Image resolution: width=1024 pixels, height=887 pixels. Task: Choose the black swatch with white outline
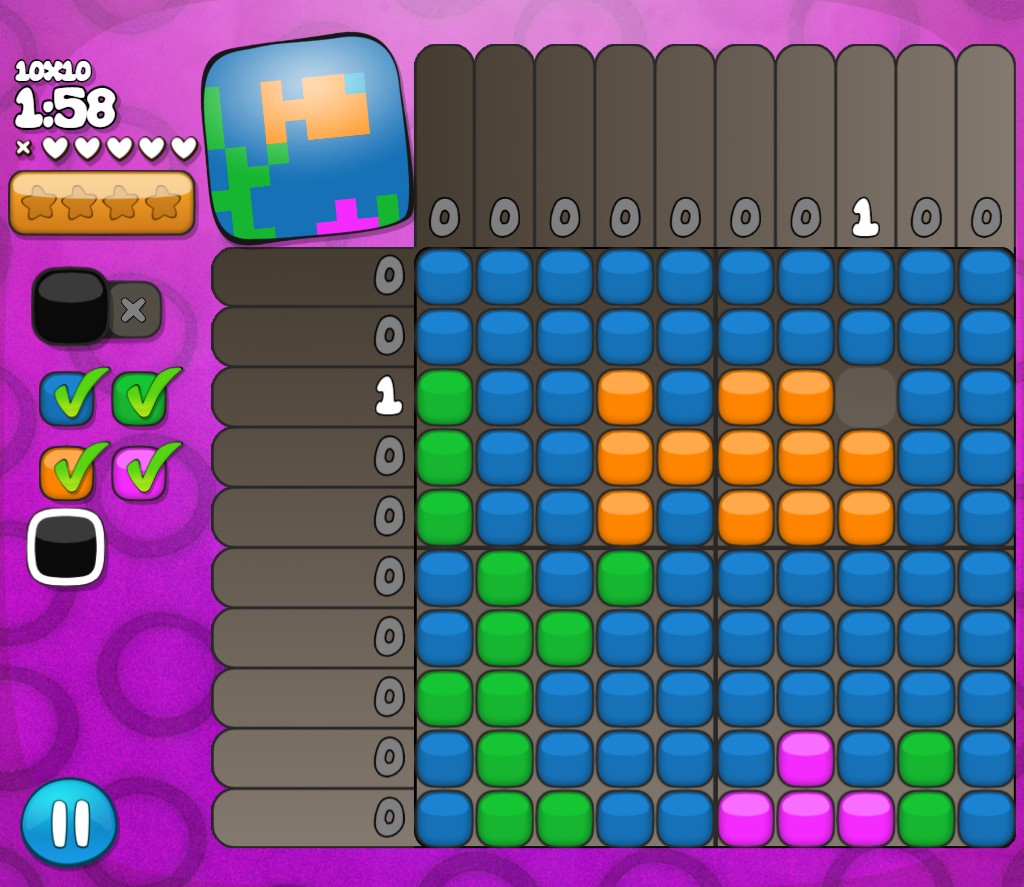[x=66, y=547]
